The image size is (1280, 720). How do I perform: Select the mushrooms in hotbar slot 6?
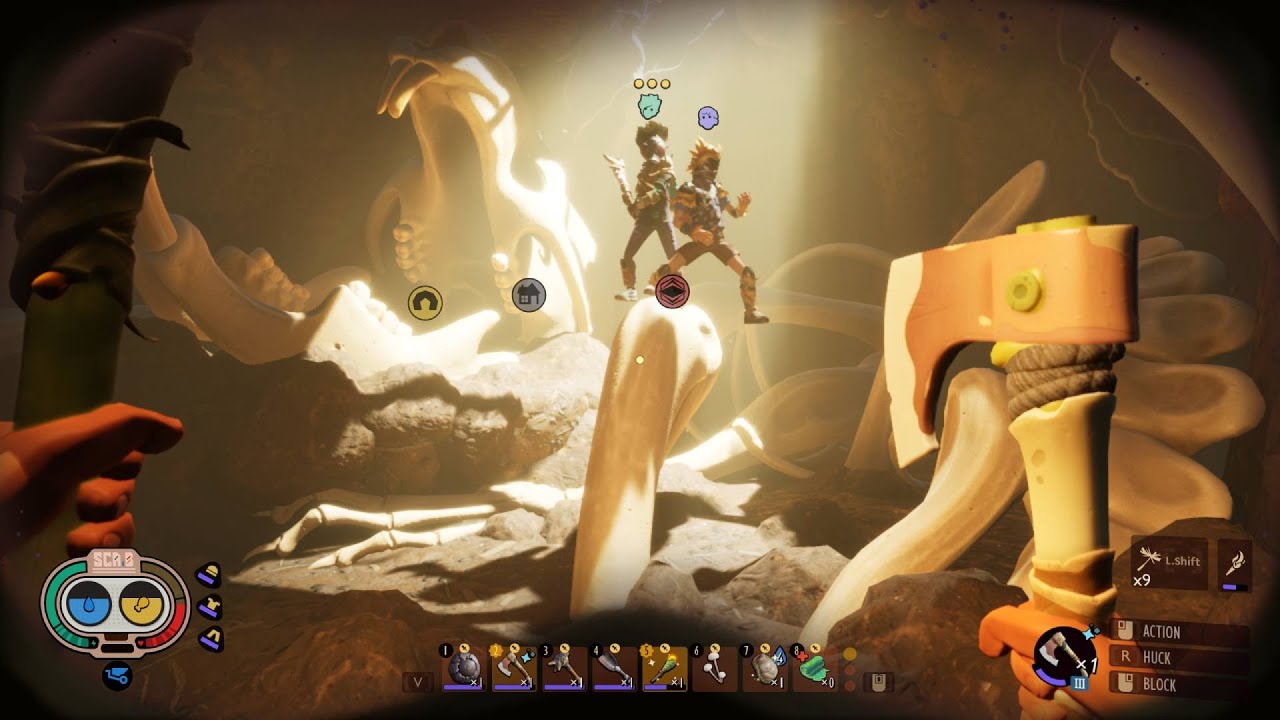tap(714, 668)
